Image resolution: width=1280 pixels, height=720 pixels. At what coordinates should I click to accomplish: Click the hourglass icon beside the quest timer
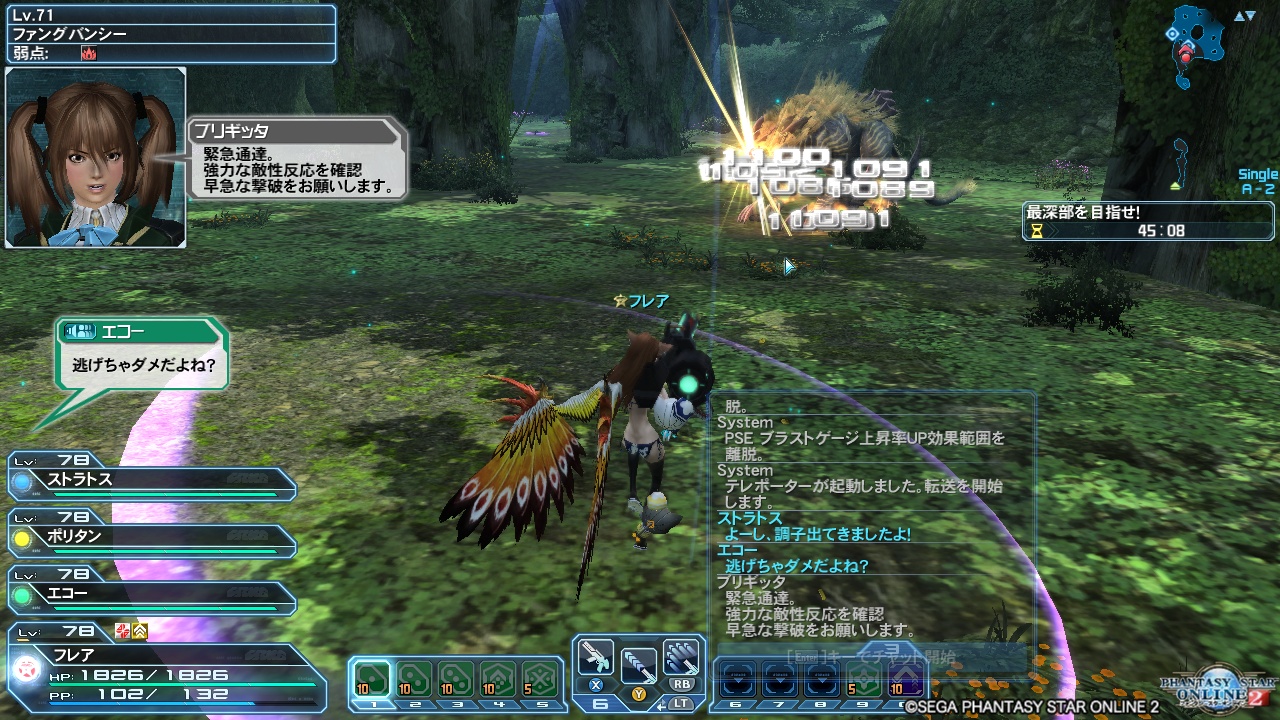(x=1038, y=229)
